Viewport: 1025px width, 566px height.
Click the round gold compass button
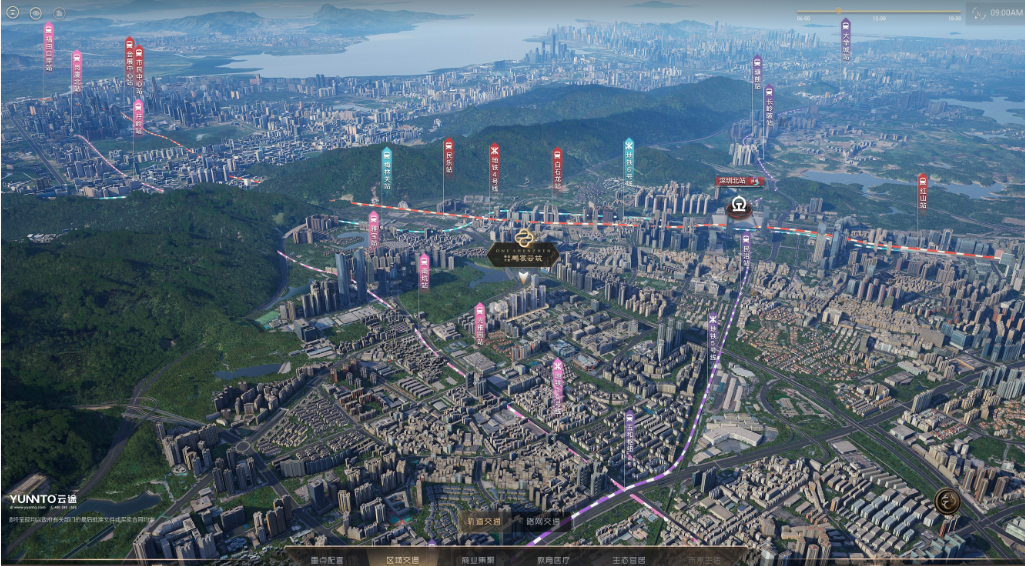[947, 500]
